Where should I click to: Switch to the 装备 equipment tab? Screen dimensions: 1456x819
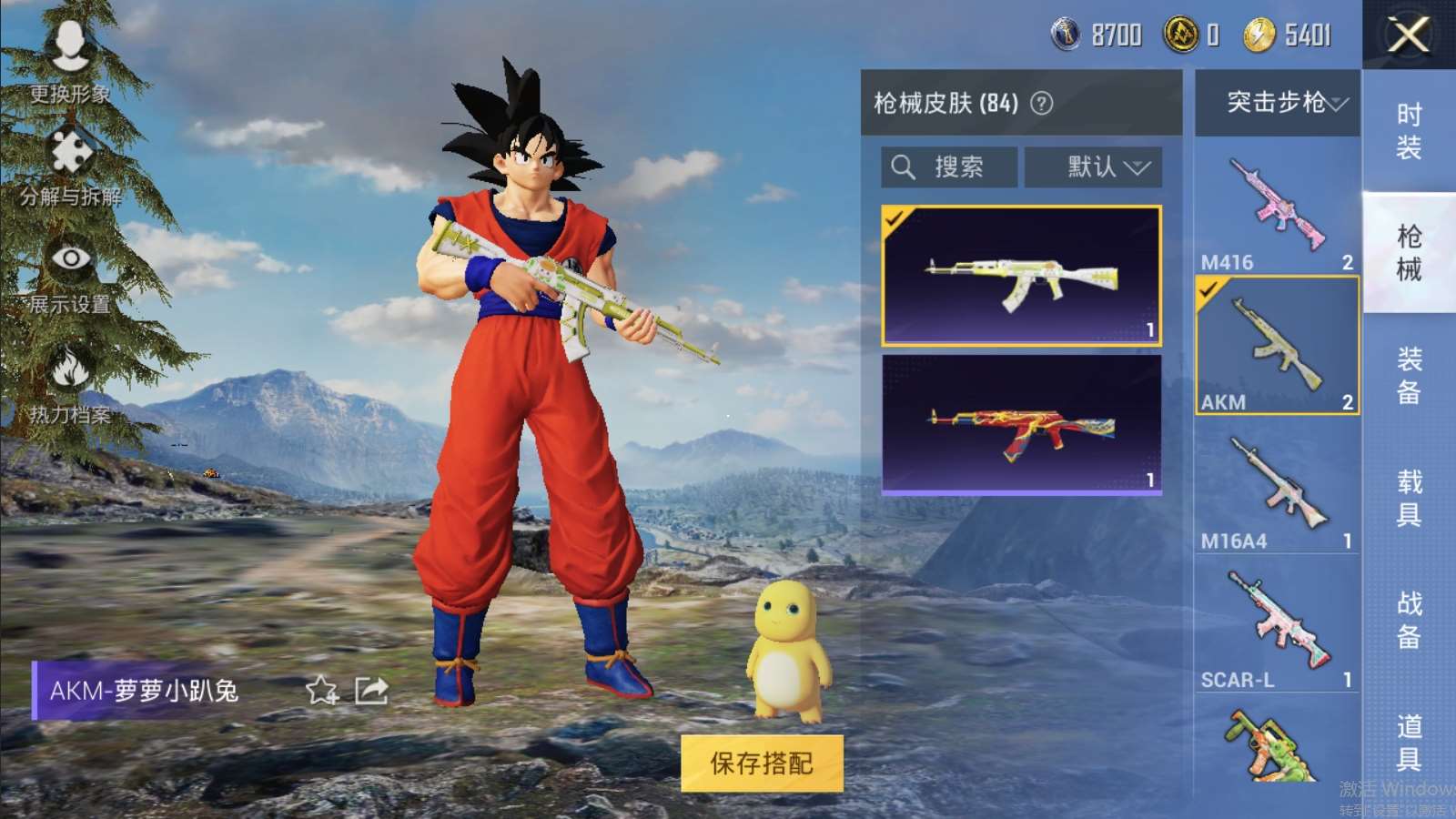click(x=1409, y=374)
